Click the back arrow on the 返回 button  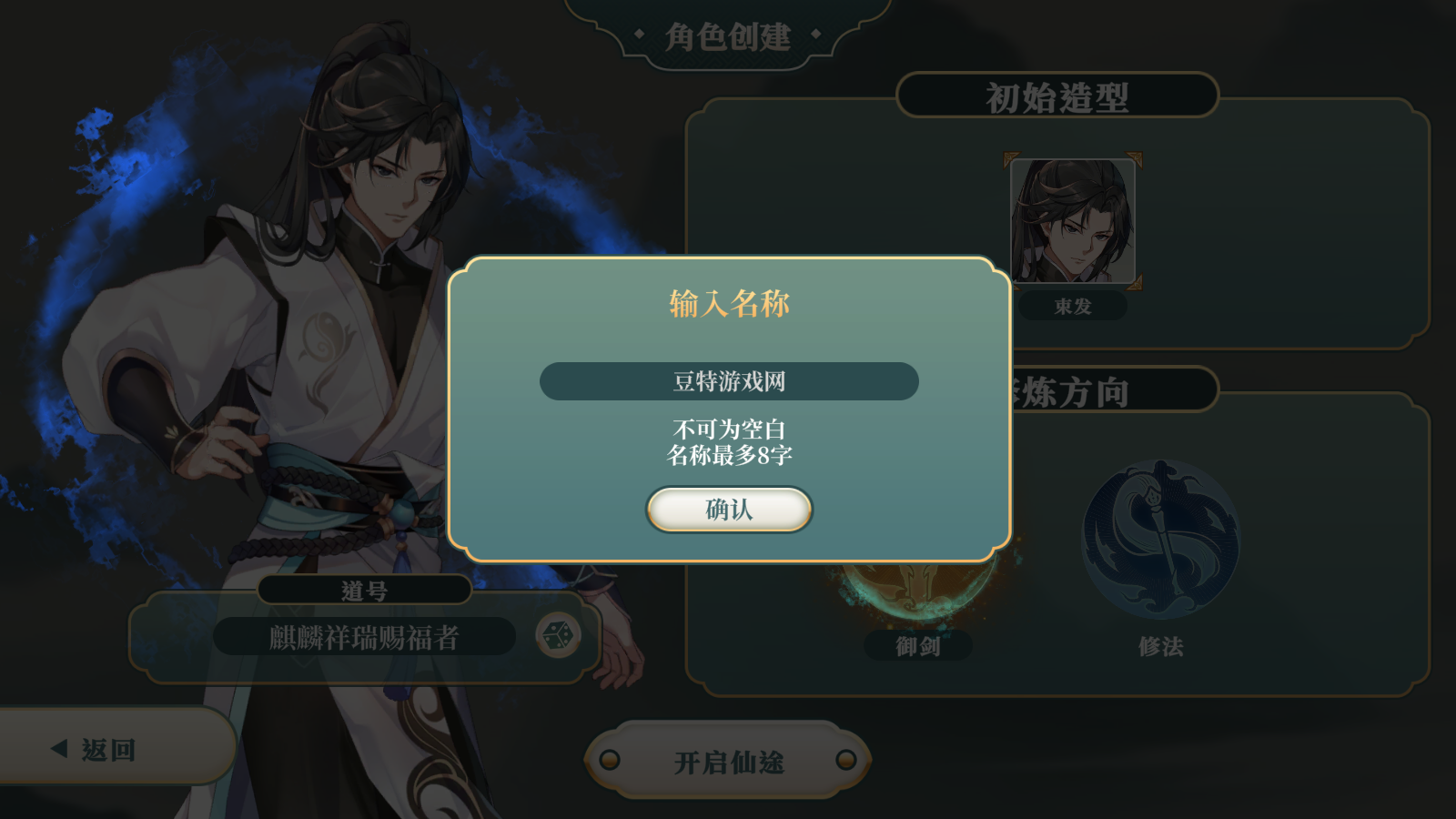[60, 749]
